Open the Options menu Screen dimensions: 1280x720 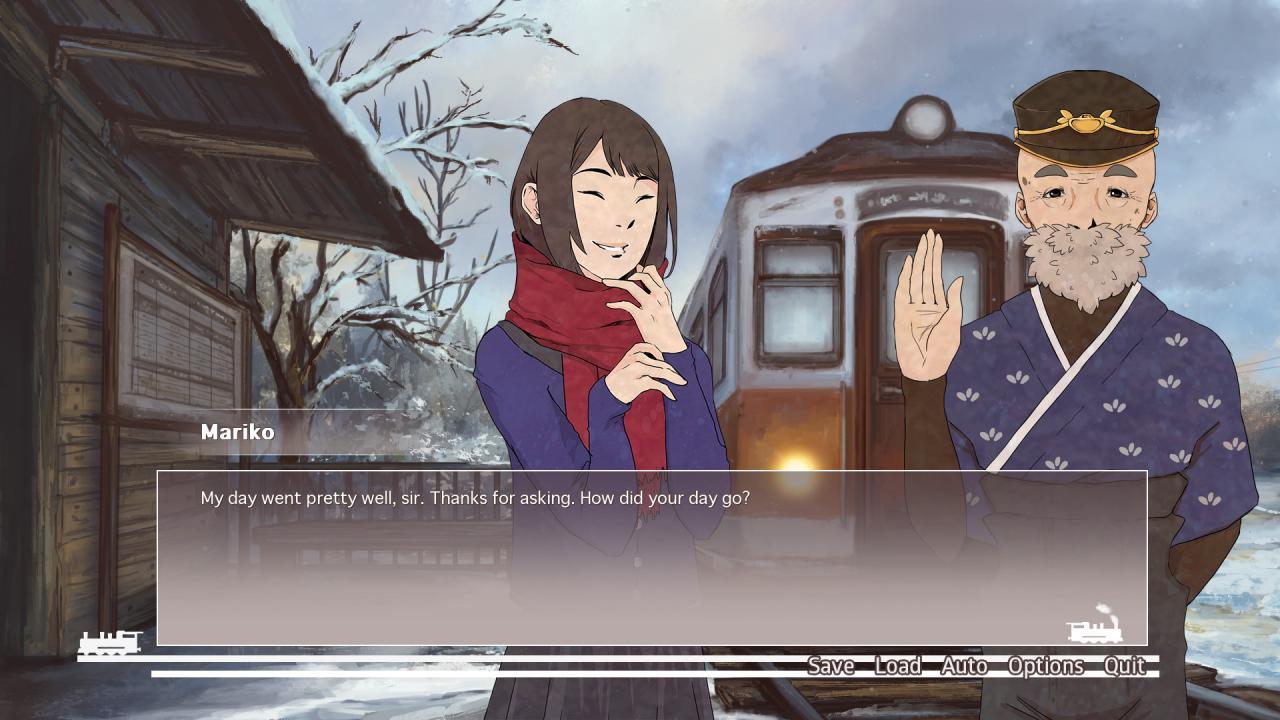click(x=1046, y=666)
